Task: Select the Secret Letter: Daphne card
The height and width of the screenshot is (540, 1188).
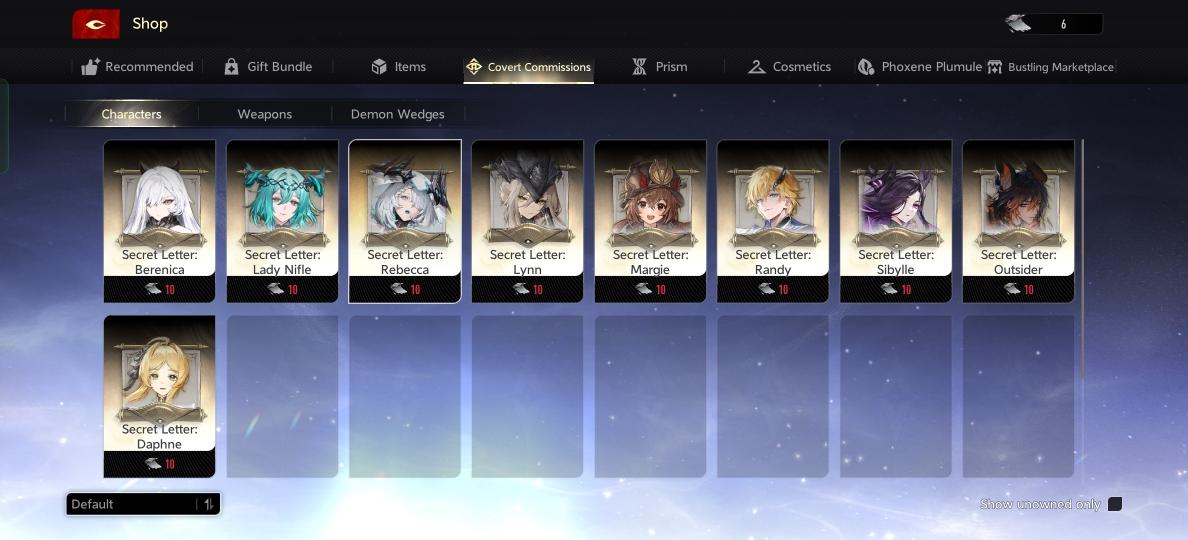Action: pos(159,396)
